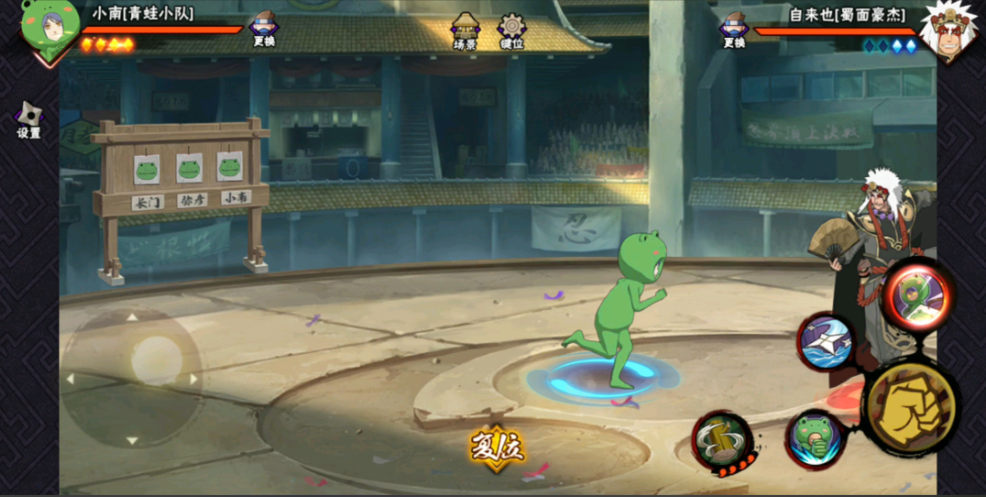Viewport: 986px width, 497px height.
Task: Click 更换 next to Jiraiya's health bar
Action: point(734,29)
